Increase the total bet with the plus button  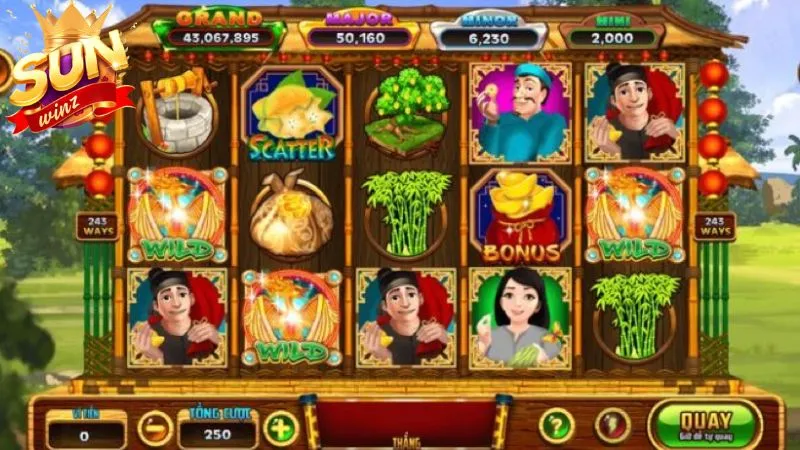pyautogui.click(x=281, y=428)
